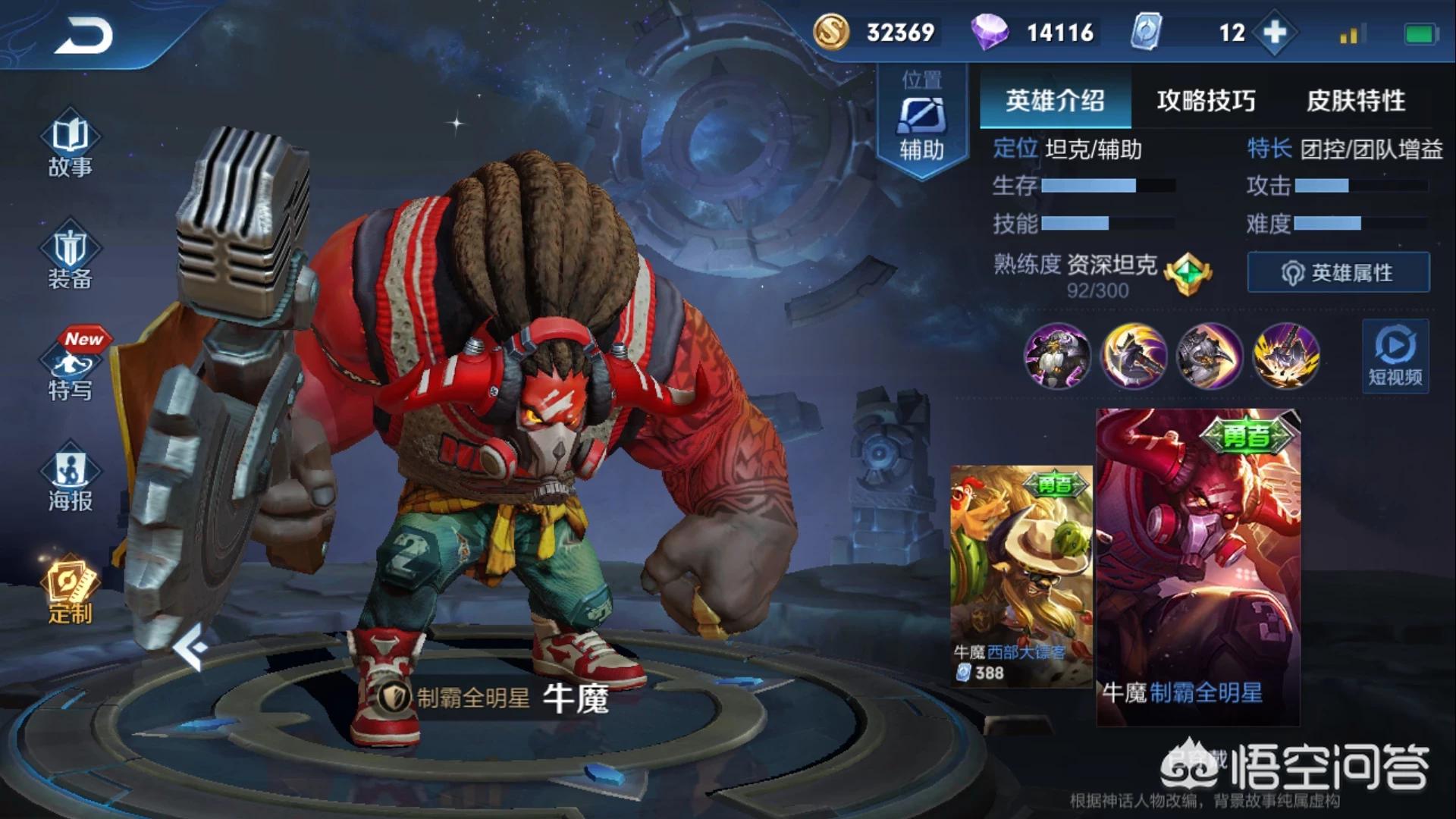The image size is (1456, 819).
Task: Choose the 西部大镖客 skin card
Action: pyautogui.click(x=1021, y=576)
